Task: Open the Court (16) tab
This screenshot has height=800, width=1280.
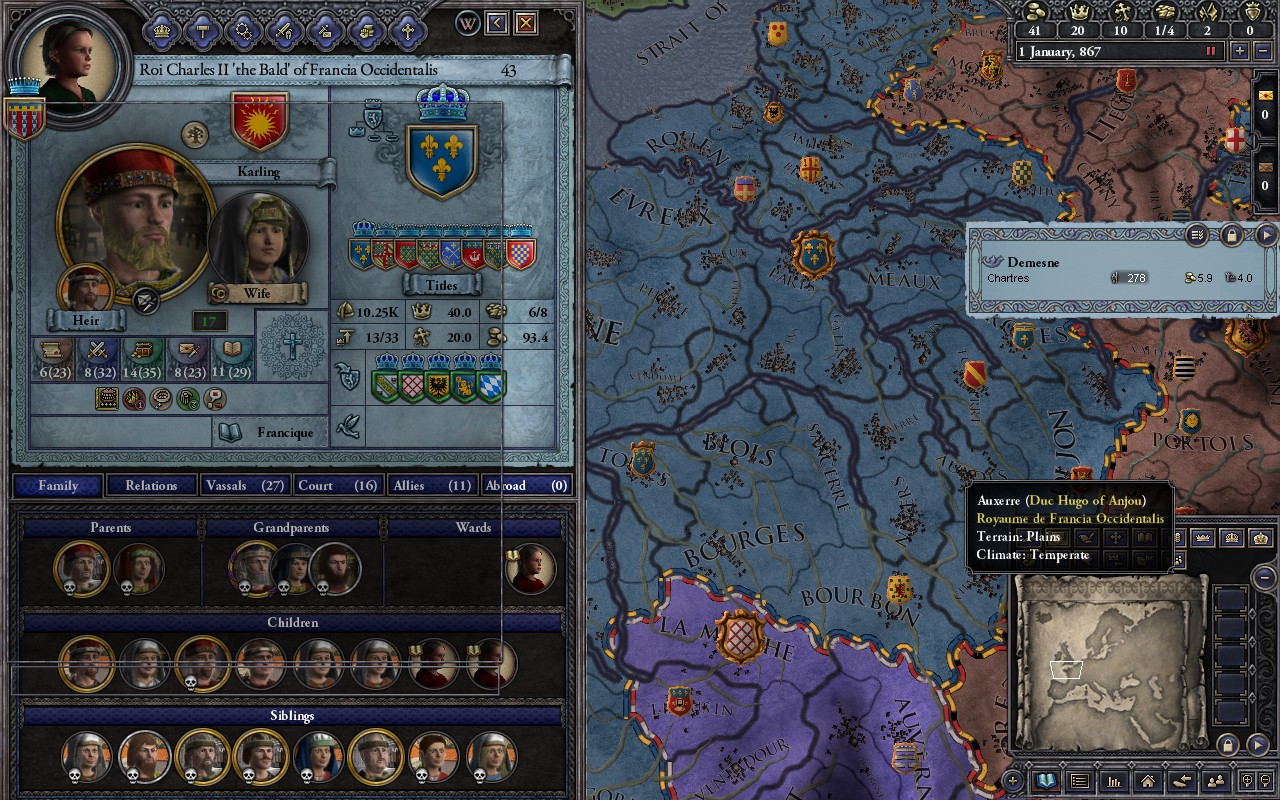Action: (x=337, y=485)
